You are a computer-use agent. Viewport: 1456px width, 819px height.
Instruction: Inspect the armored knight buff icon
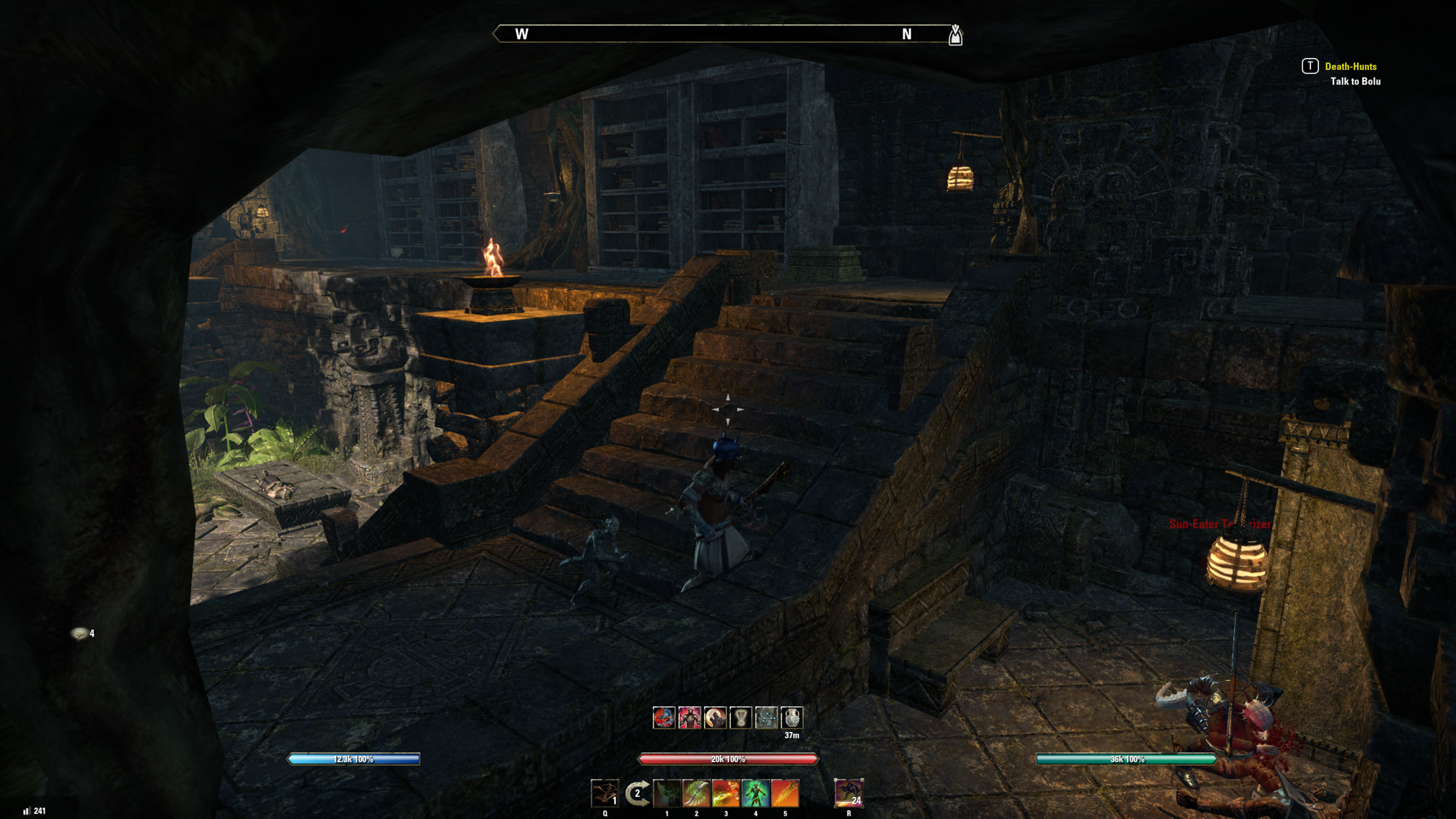(x=689, y=717)
